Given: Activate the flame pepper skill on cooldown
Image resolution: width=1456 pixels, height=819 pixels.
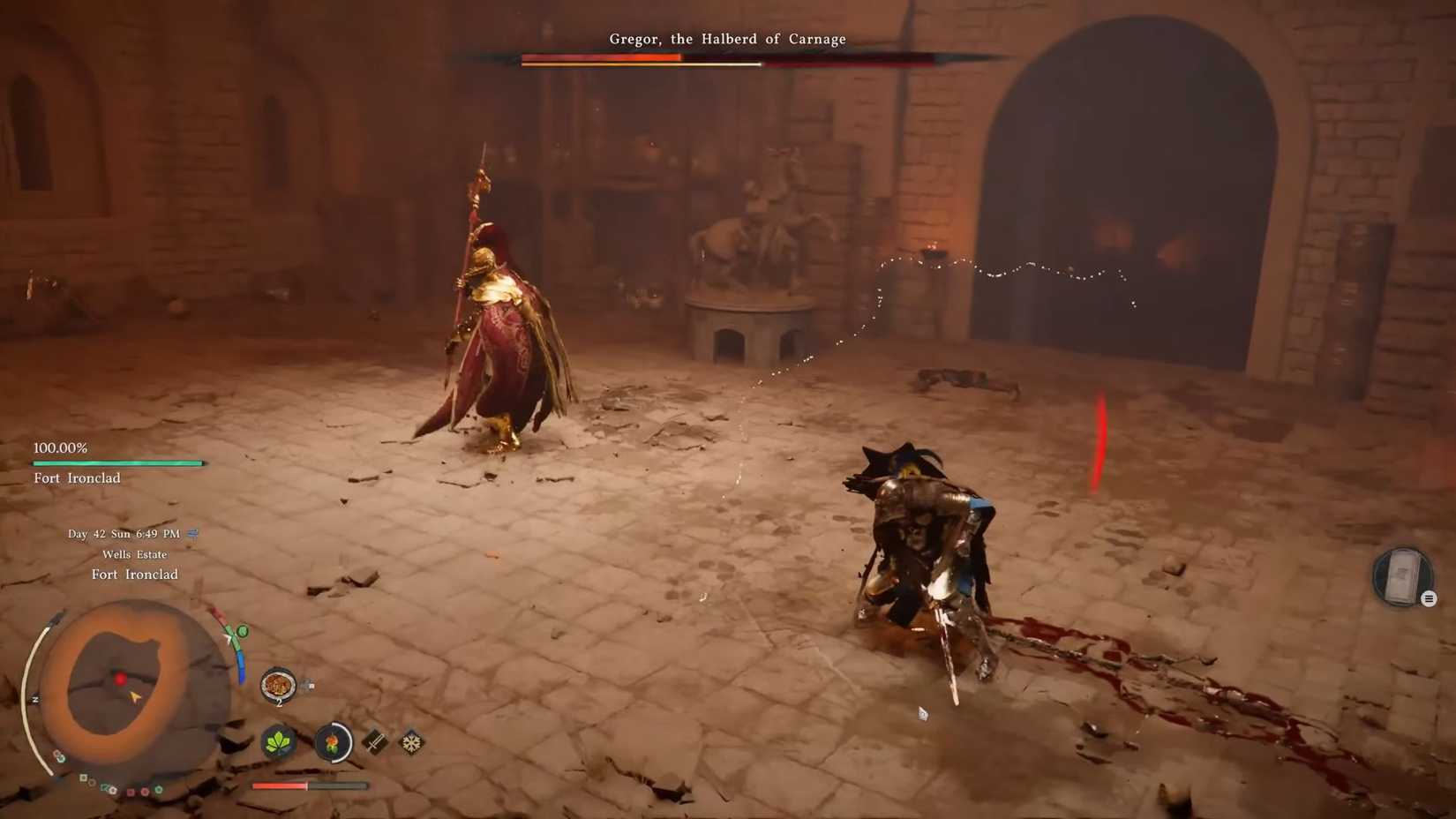Looking at the screenshot, I should pyautogui.click(x=333, y=742).
